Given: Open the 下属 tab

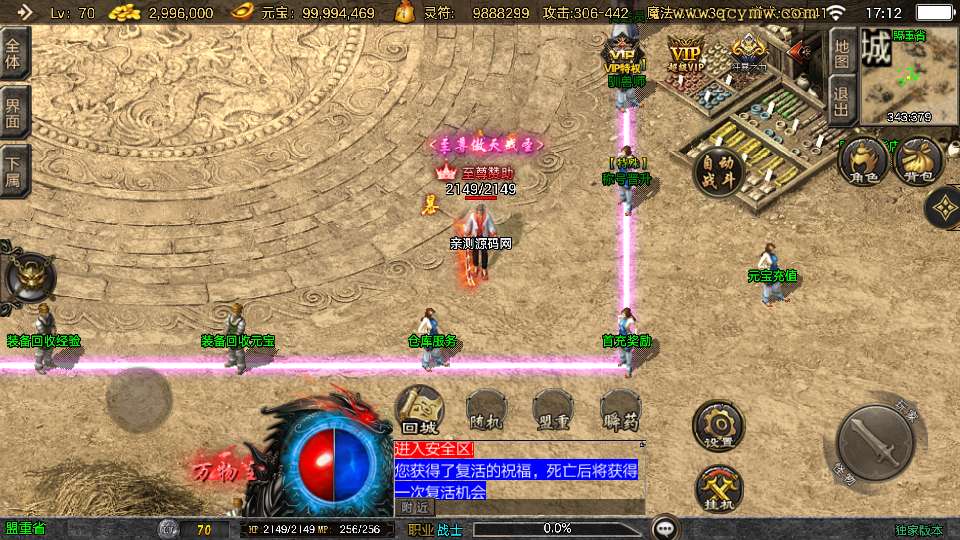Looking at the screenshot, I should tap(14, 171).
